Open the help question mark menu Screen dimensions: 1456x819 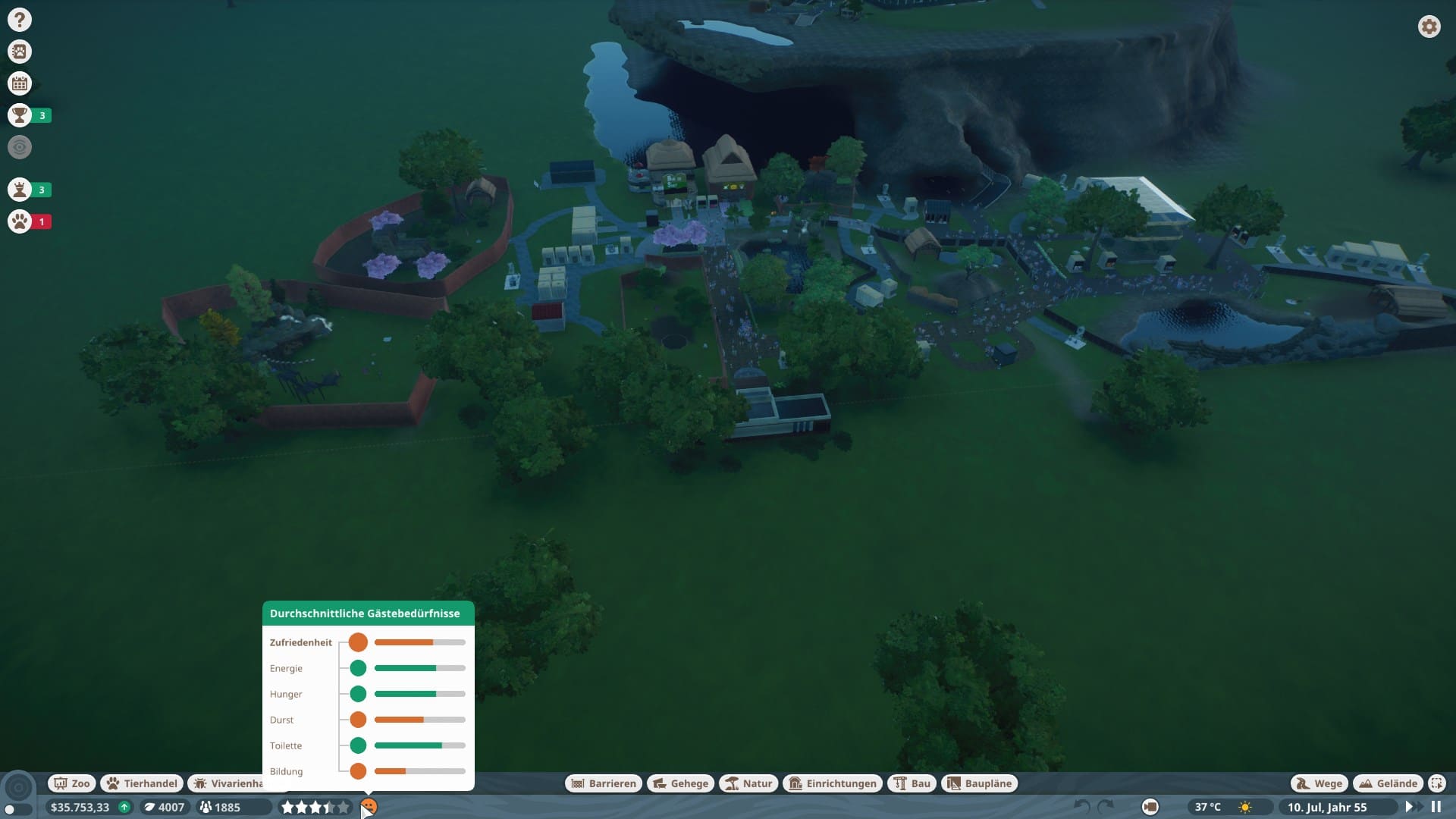click(x=20, y=20)
